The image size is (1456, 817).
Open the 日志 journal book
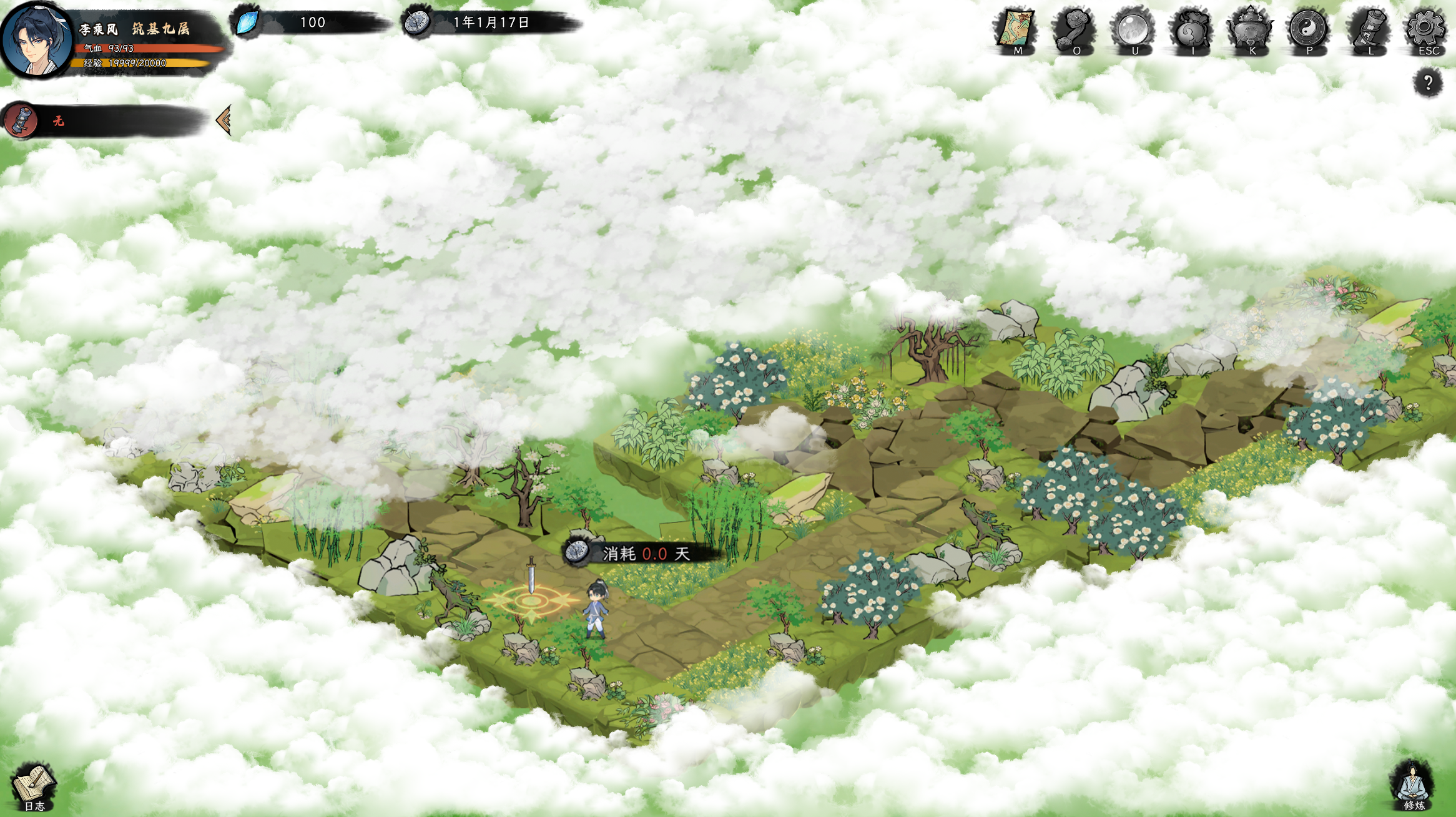click(34, 787)
